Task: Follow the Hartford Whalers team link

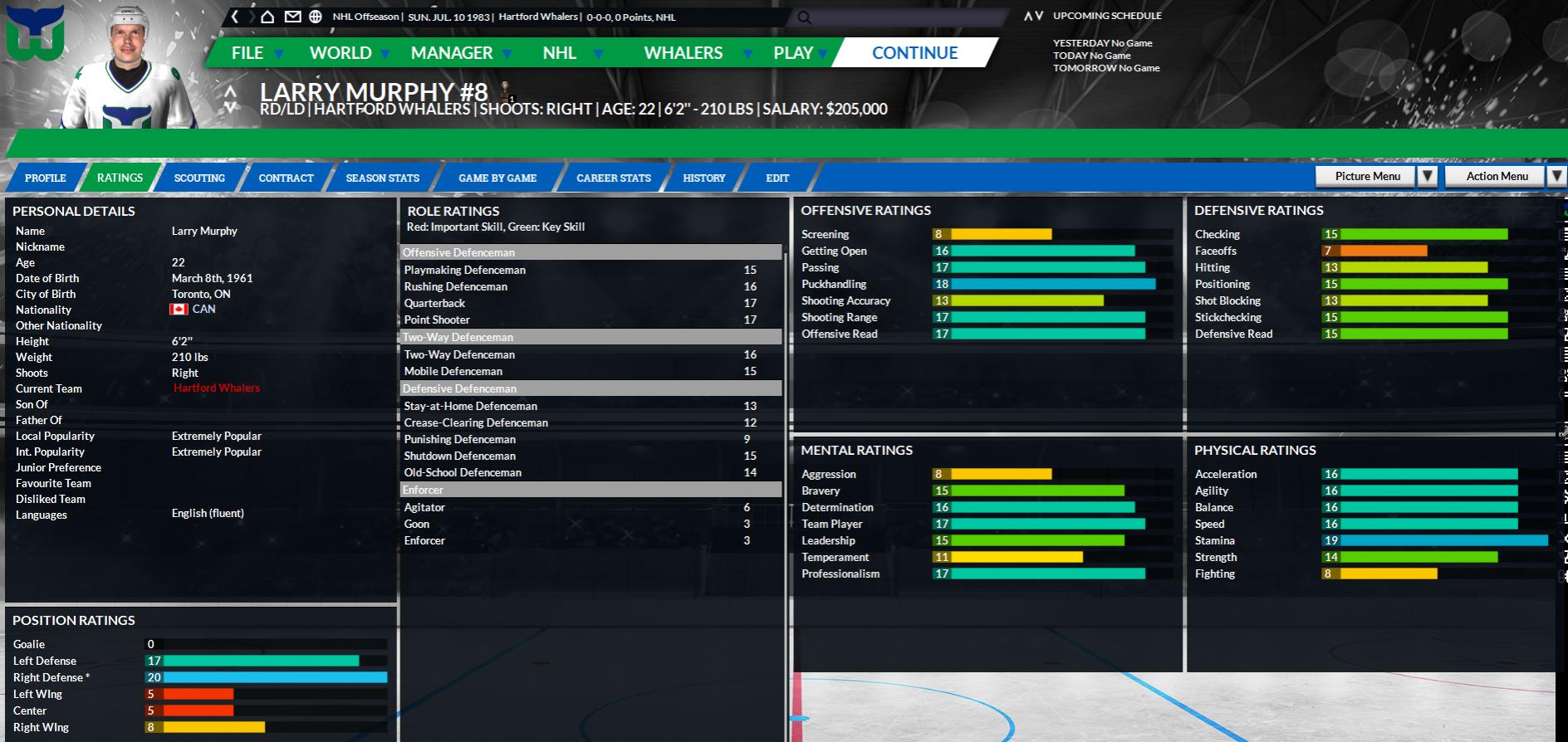Action: point(217,388)
